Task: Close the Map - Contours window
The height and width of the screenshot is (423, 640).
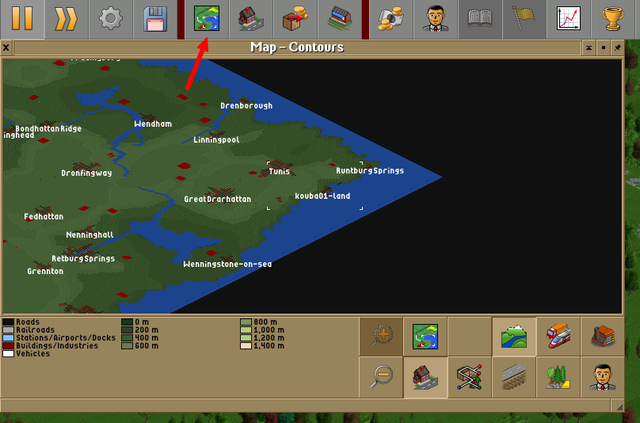Action: [x=6, y=47]
